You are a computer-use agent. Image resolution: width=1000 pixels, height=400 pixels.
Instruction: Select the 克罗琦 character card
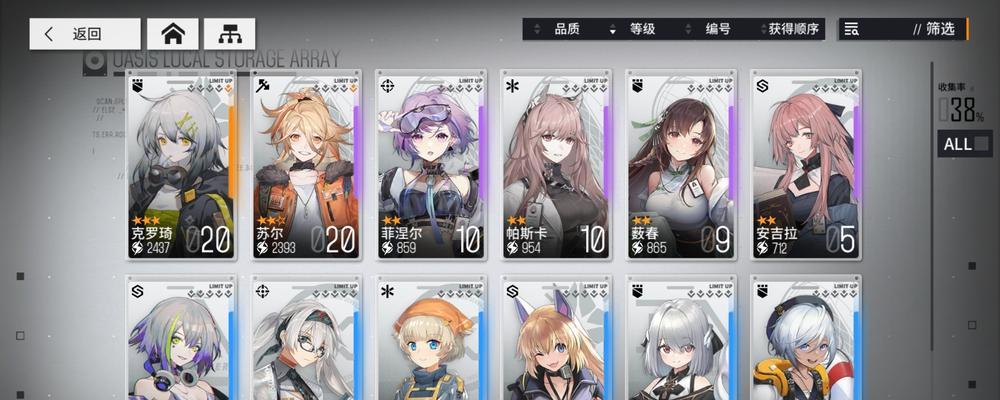pyautogui.click(x=181, y=165)
